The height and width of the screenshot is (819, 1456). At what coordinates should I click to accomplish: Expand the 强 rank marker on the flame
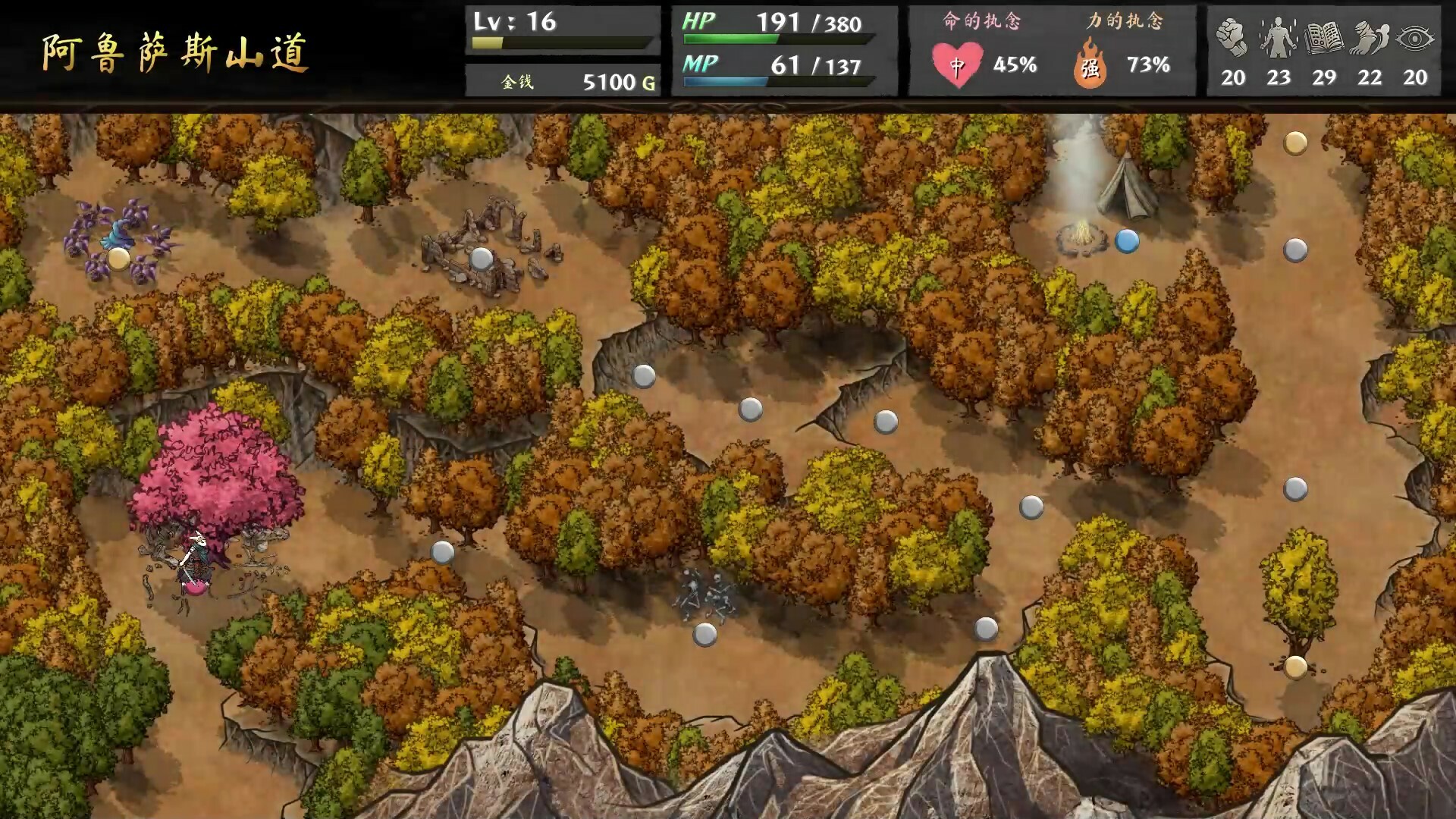click(1090, 70)
